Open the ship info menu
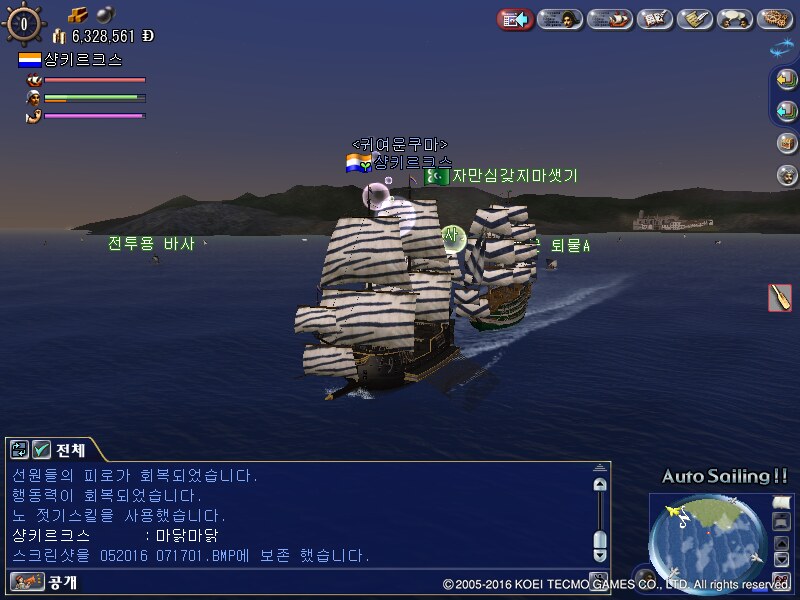800x600 pixels. (x=610, y=19)
